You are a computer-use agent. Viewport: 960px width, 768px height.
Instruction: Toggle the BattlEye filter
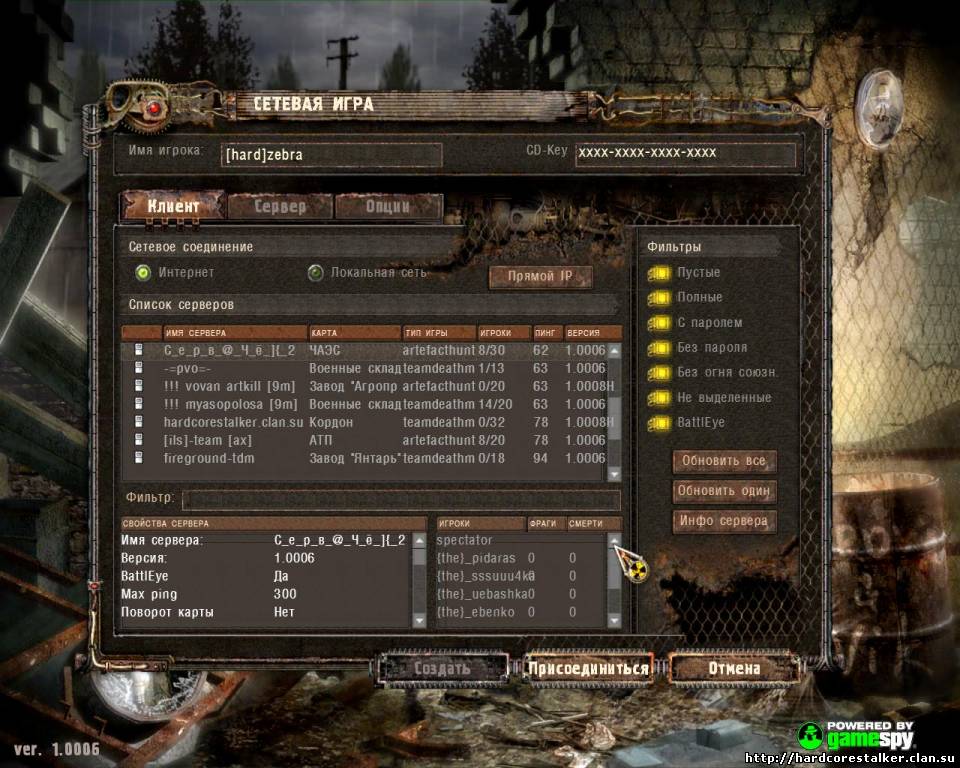[659, 423]
